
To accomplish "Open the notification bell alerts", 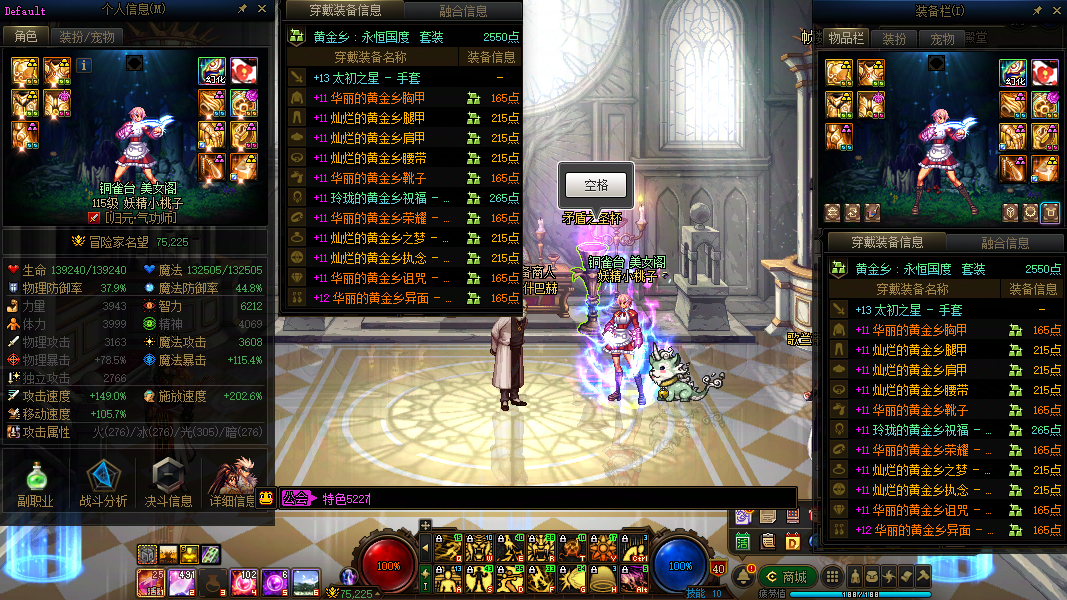I will pos(742,577).
